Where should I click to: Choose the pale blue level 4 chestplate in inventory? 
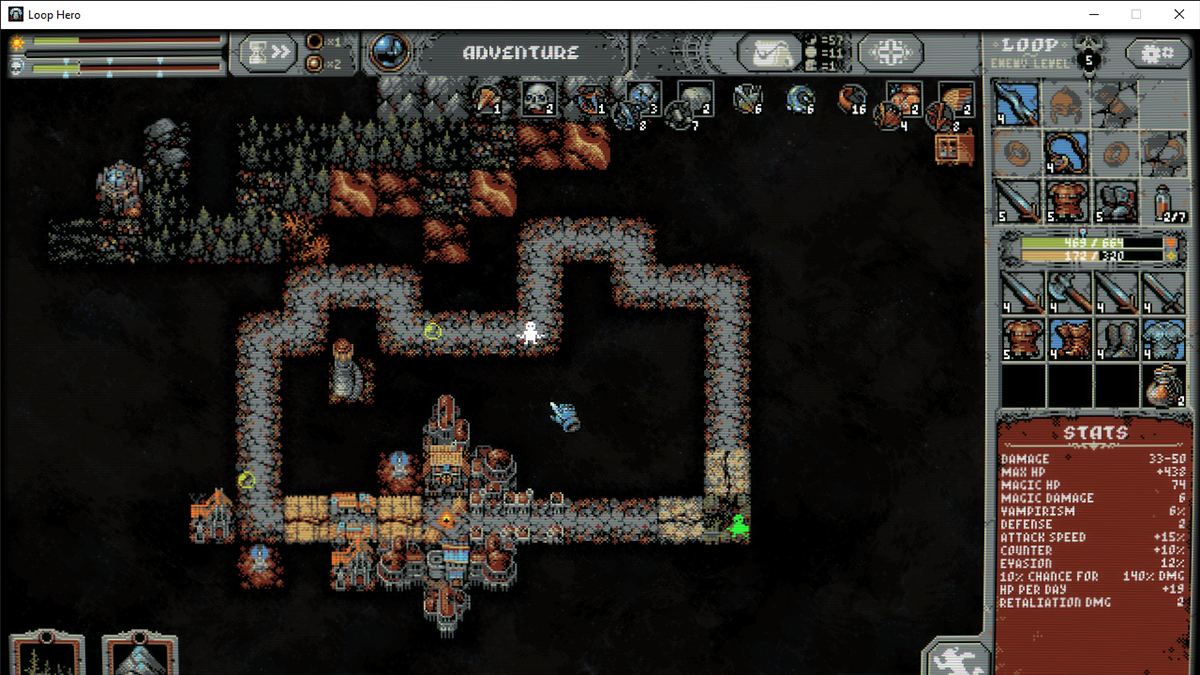click(1163, 339)
